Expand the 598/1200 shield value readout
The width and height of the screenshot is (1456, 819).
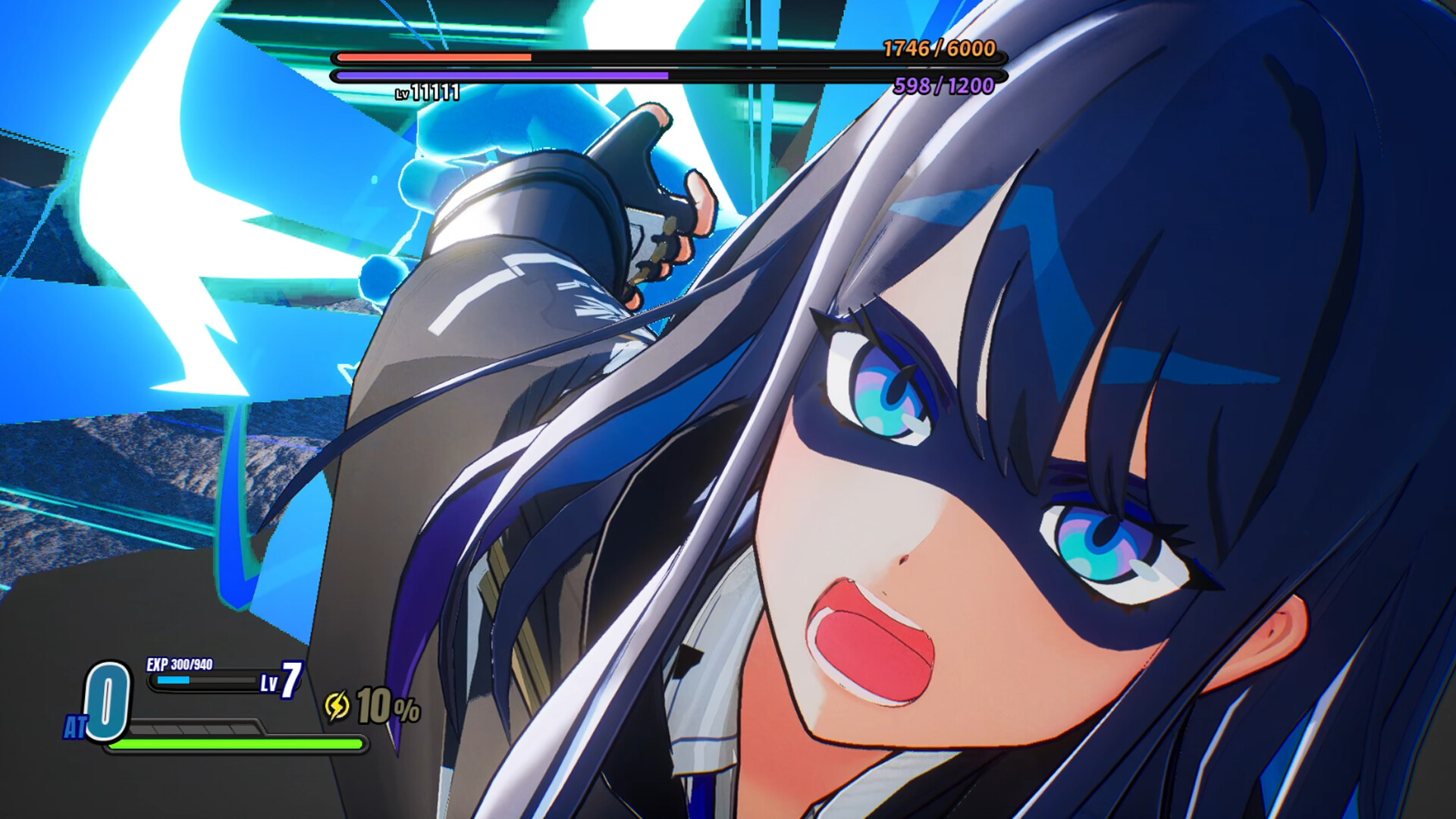point(946,86)
